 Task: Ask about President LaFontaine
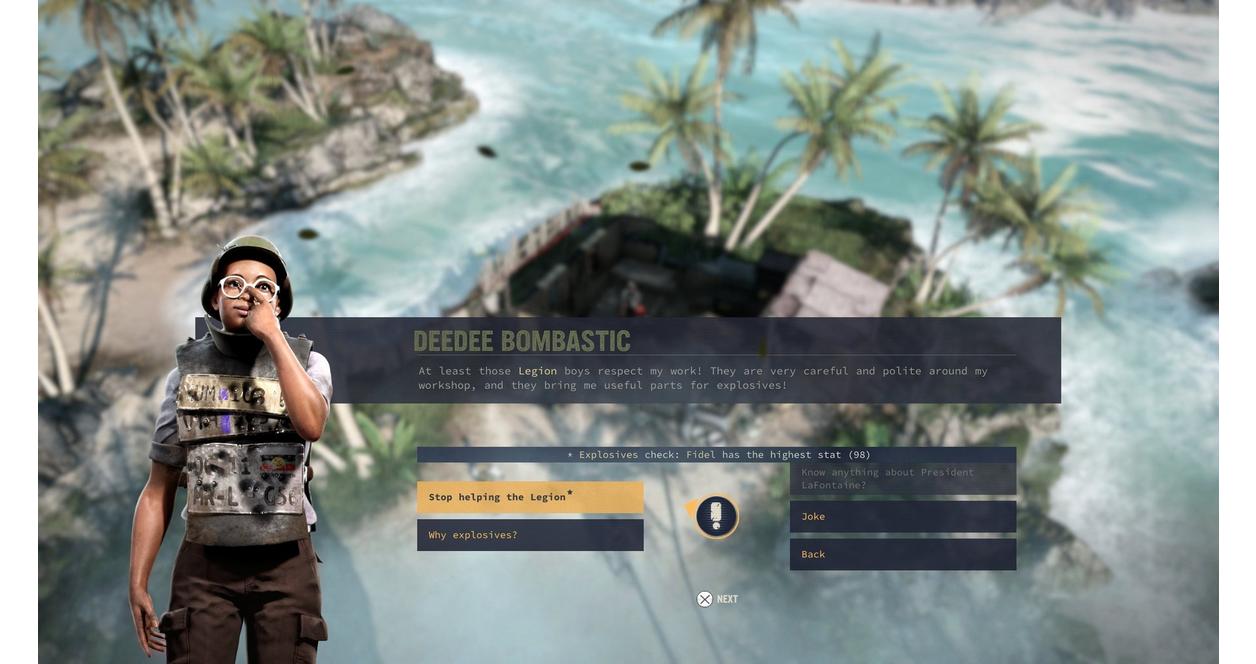click(x=902, y=479)
